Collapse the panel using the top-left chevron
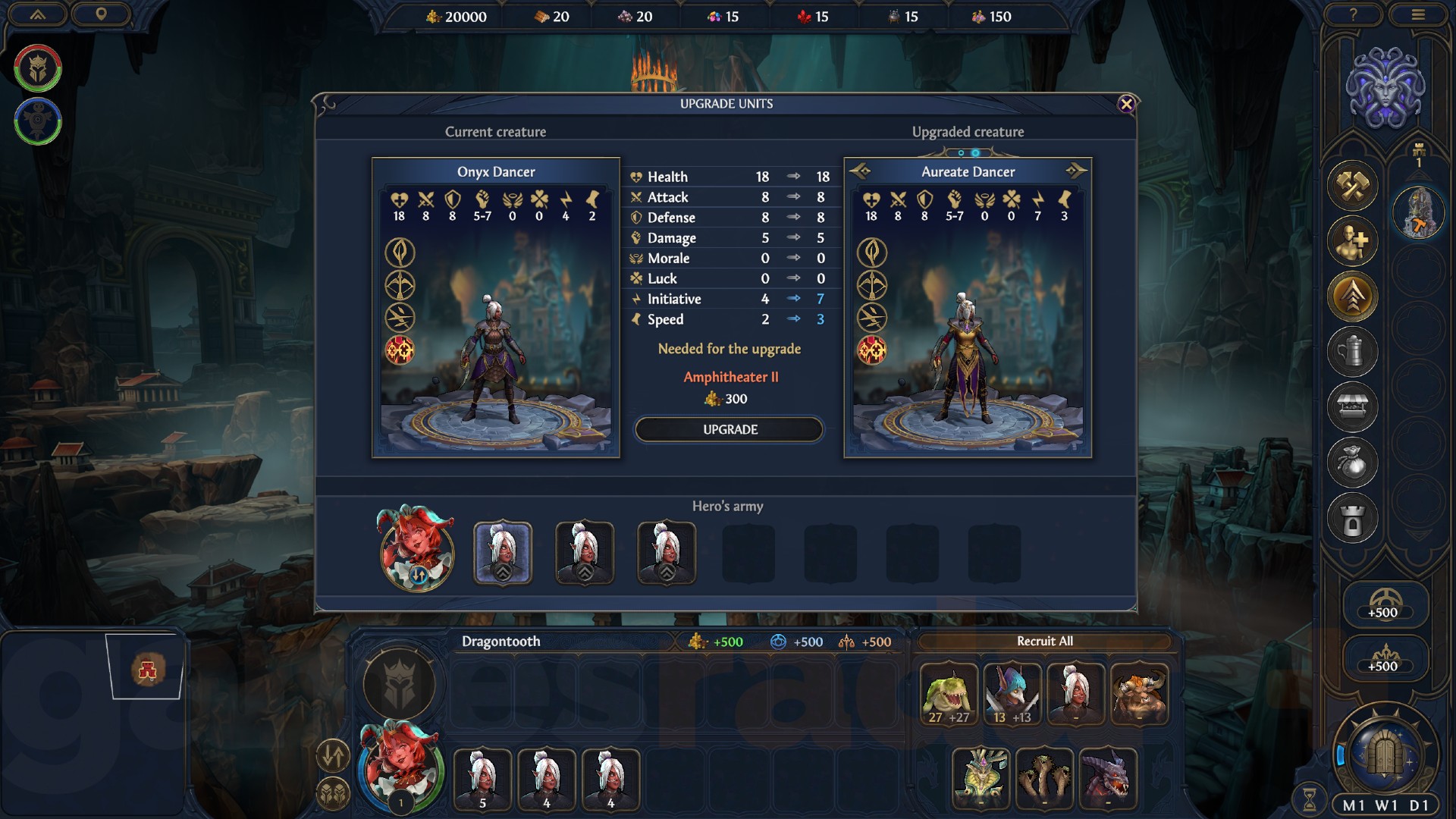 point(36,15)
